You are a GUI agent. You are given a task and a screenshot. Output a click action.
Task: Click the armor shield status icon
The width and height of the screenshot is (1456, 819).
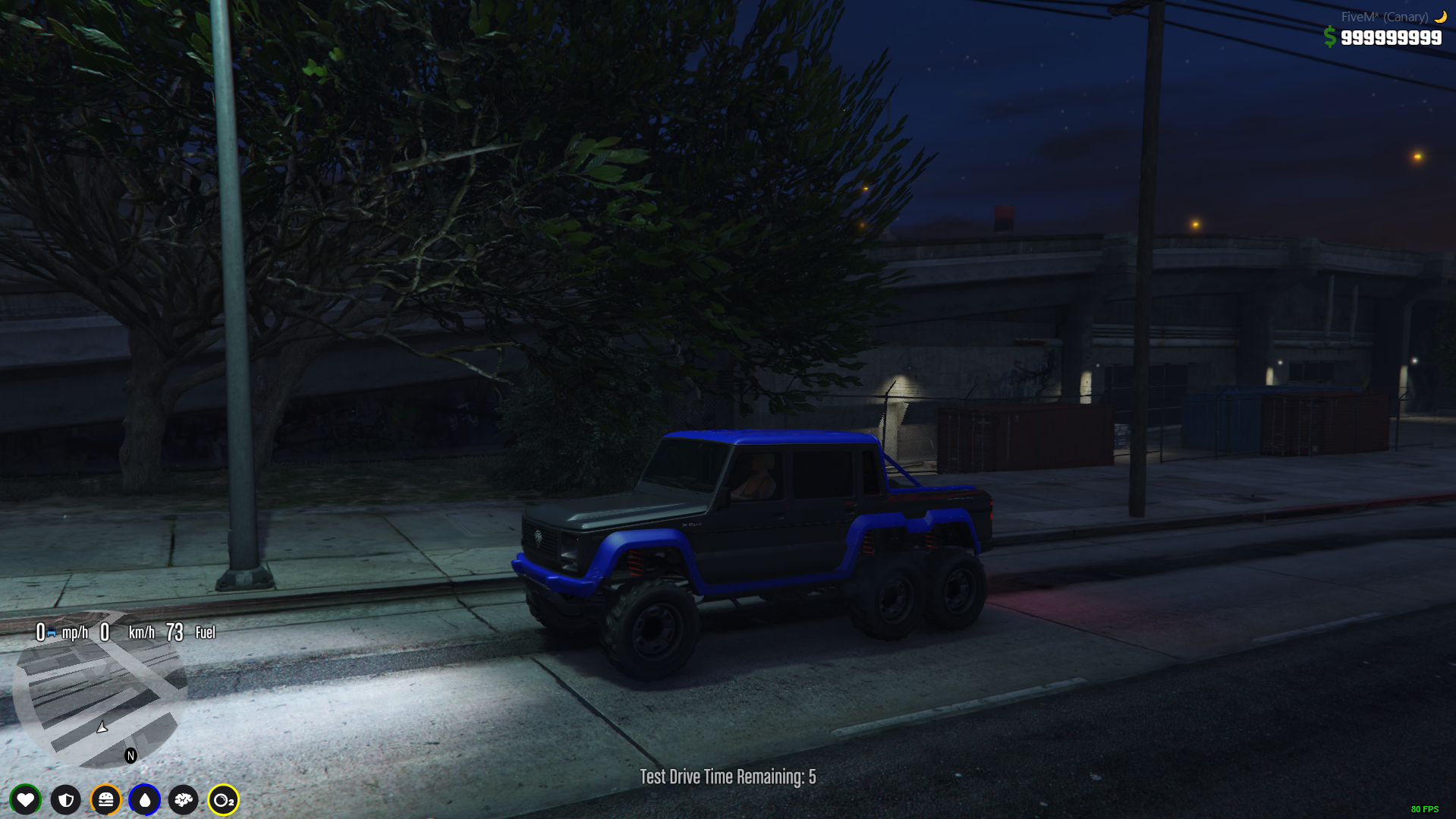point(65,800)
